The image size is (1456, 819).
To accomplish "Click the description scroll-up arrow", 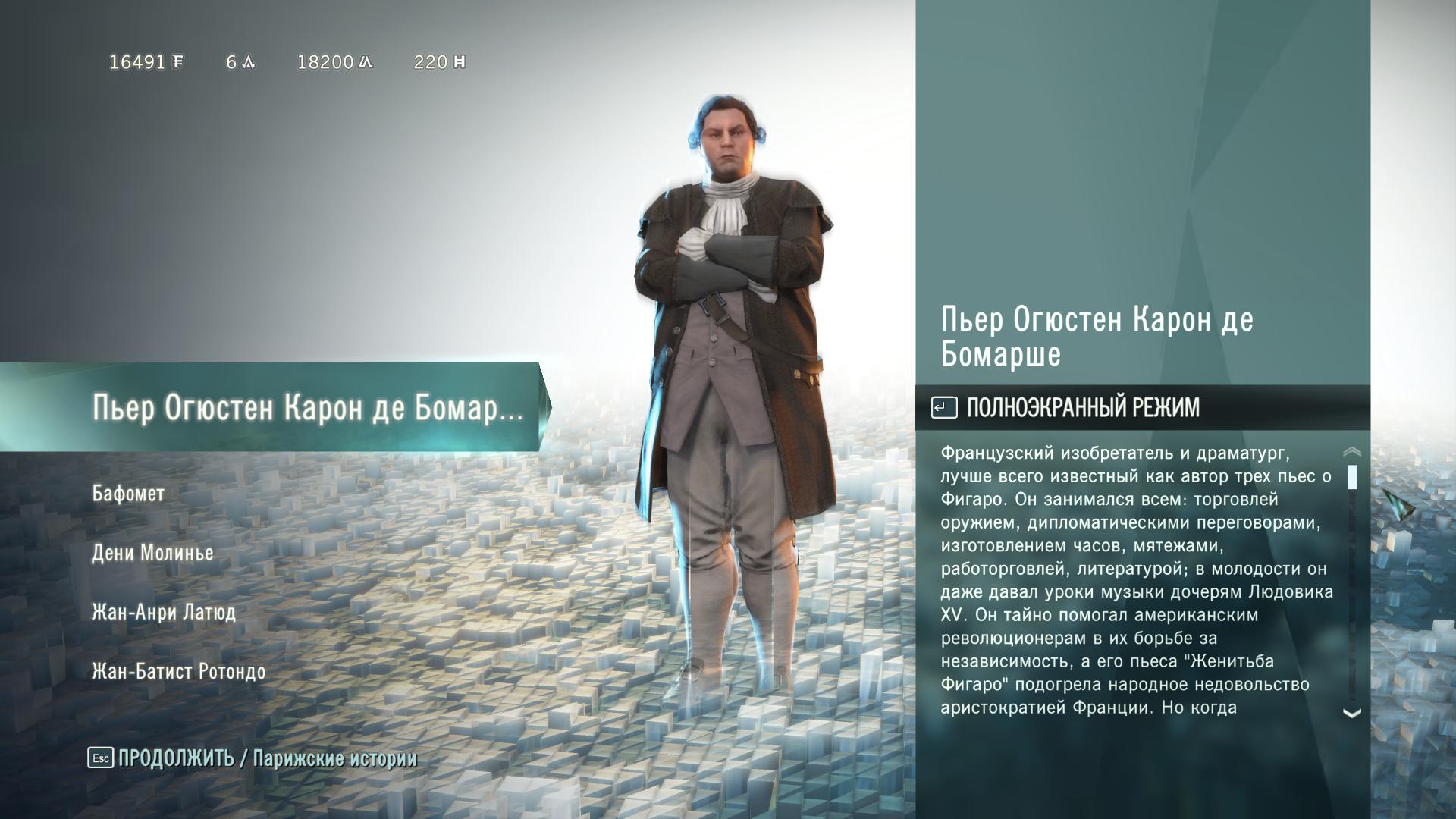I will coord(1351,452).
